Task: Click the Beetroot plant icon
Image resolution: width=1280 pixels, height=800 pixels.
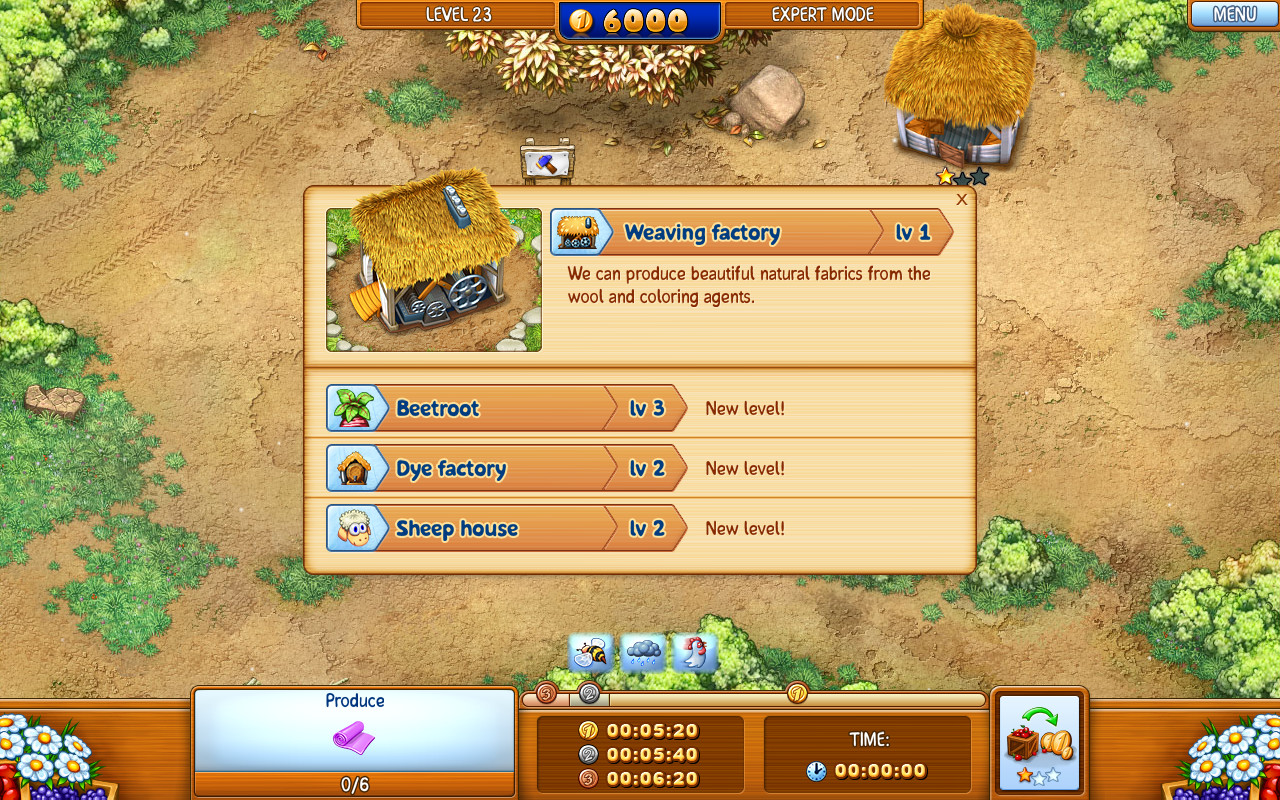Action: (x=358, y=407)
